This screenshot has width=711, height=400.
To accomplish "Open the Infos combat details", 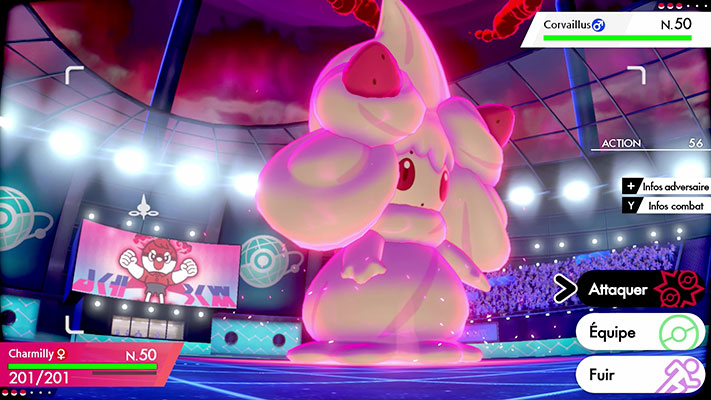I will click(667, 207).
